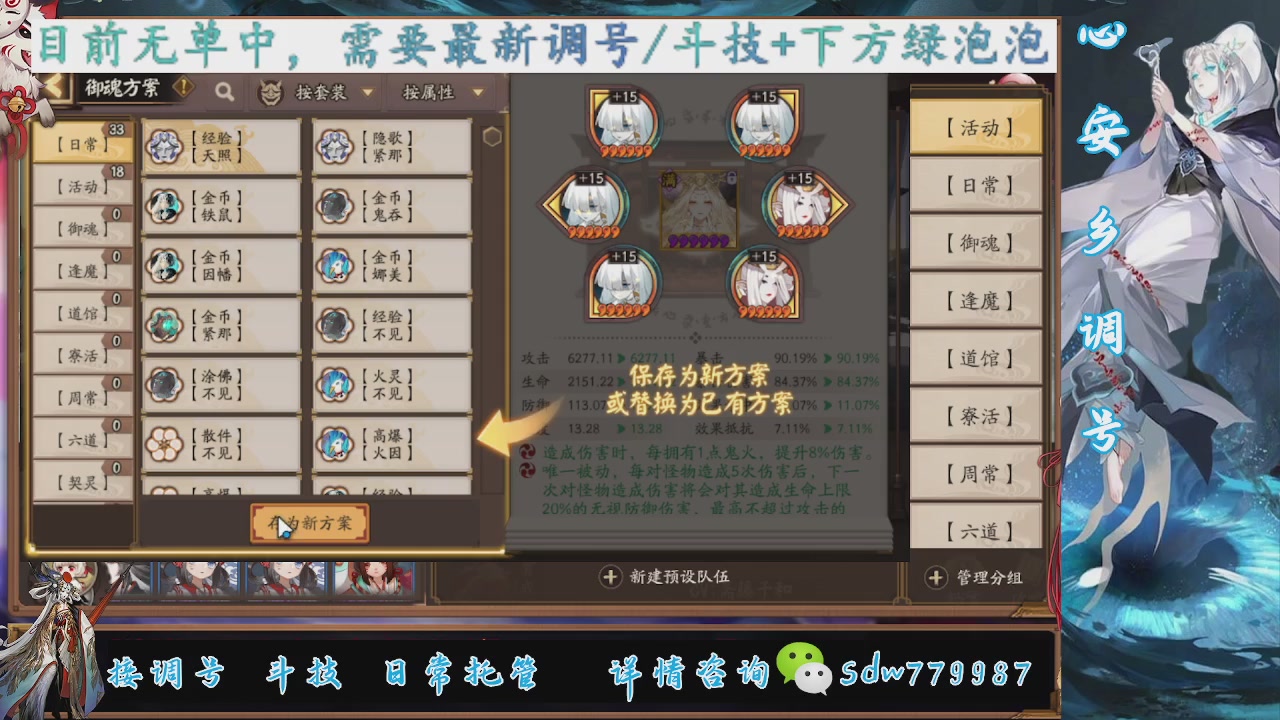Open the soul search magnifier

[224, 92]
